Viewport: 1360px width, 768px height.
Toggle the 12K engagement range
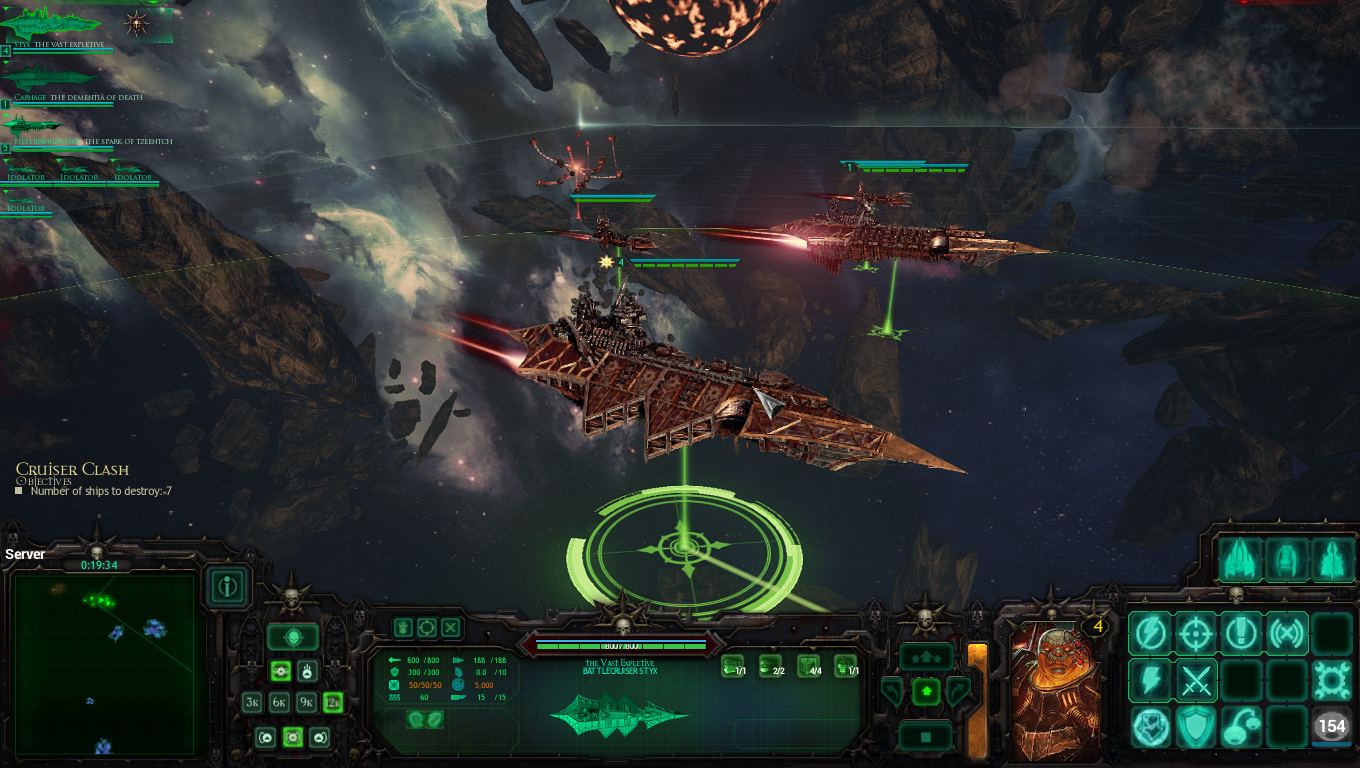coord(333,702)
